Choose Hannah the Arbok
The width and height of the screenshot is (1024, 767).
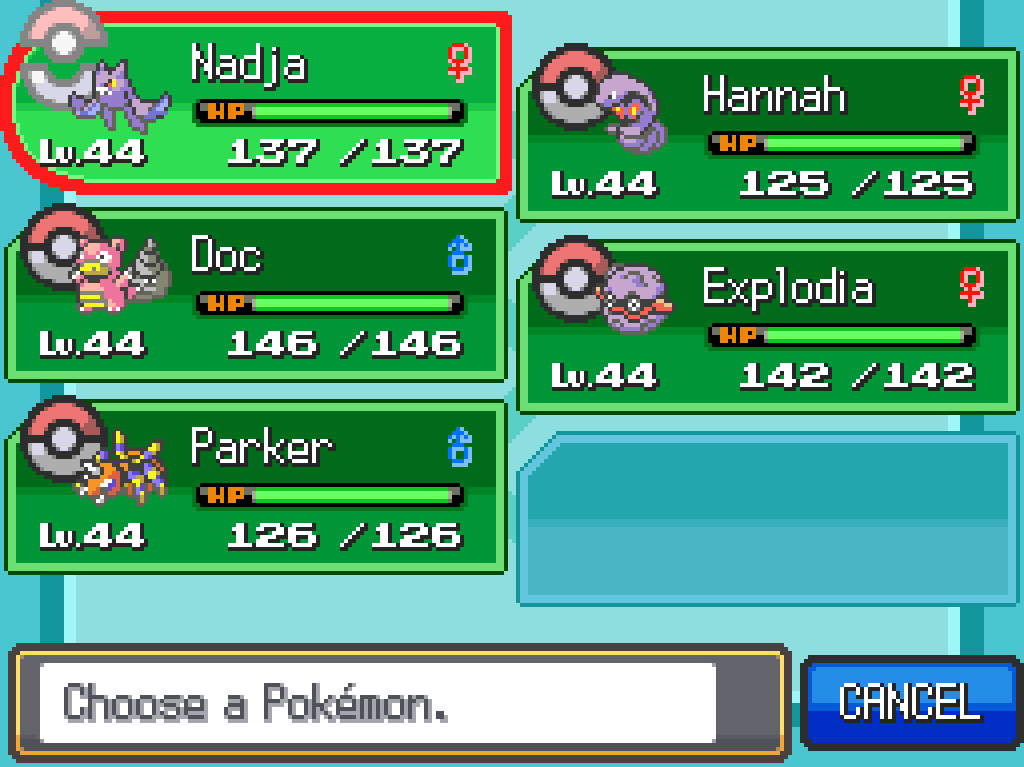pyautogui.click(x=767, y=135)
